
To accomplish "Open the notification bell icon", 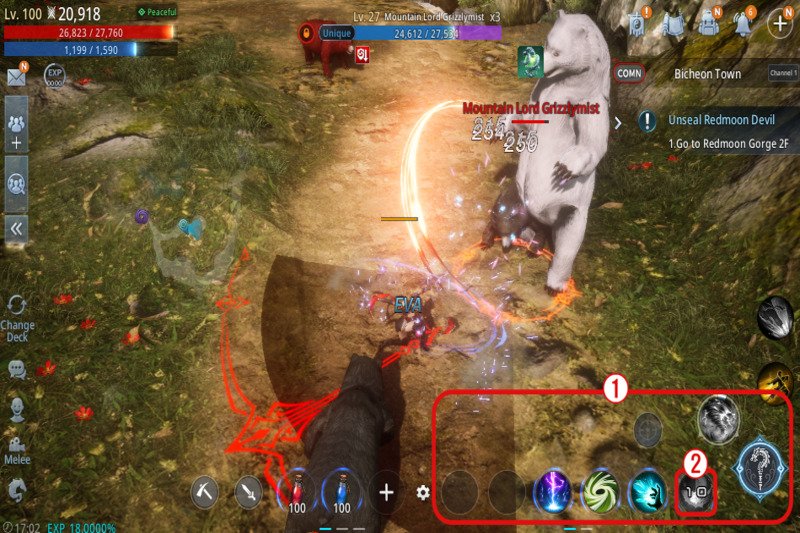I will click(742, 23).
